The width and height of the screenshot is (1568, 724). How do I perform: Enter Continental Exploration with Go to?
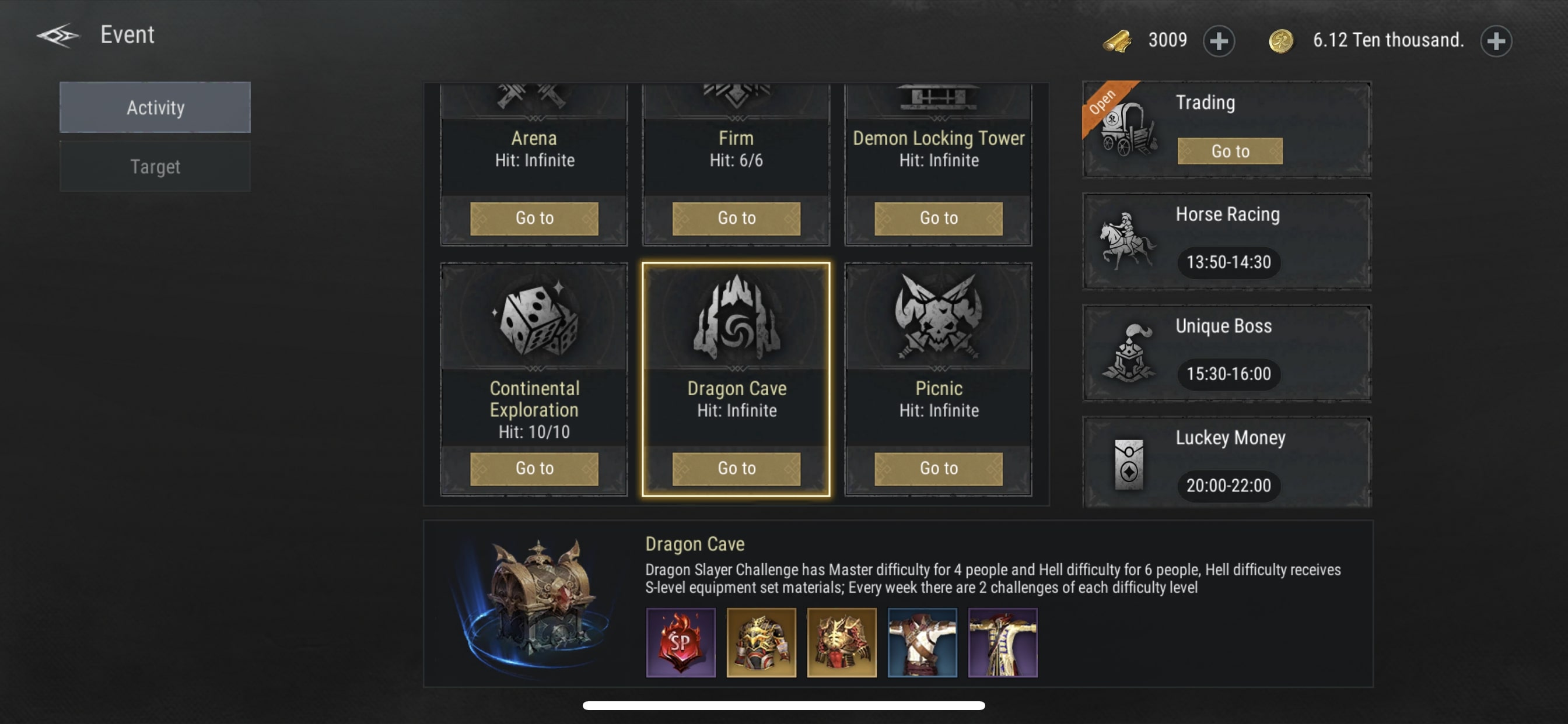534,468
